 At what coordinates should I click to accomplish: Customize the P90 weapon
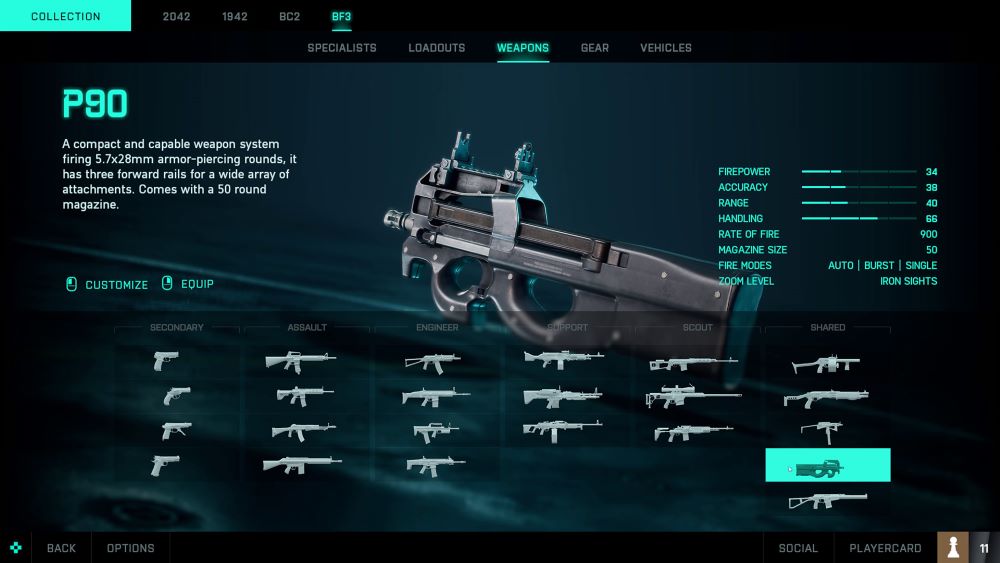[x=107, y=284]
